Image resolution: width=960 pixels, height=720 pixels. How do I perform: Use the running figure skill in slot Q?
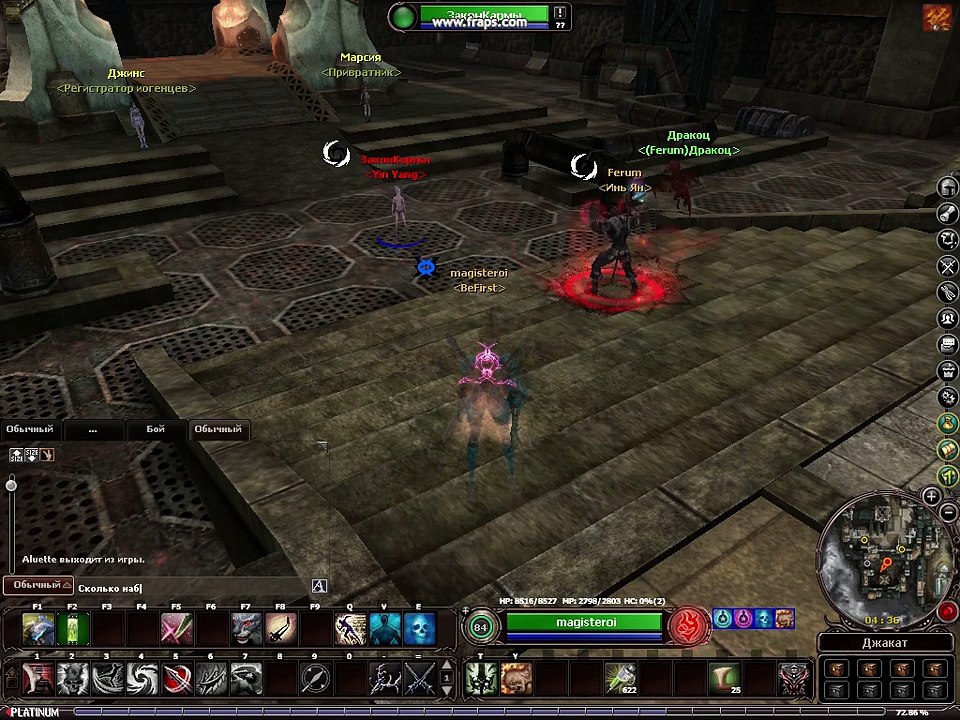coord(350,628)
